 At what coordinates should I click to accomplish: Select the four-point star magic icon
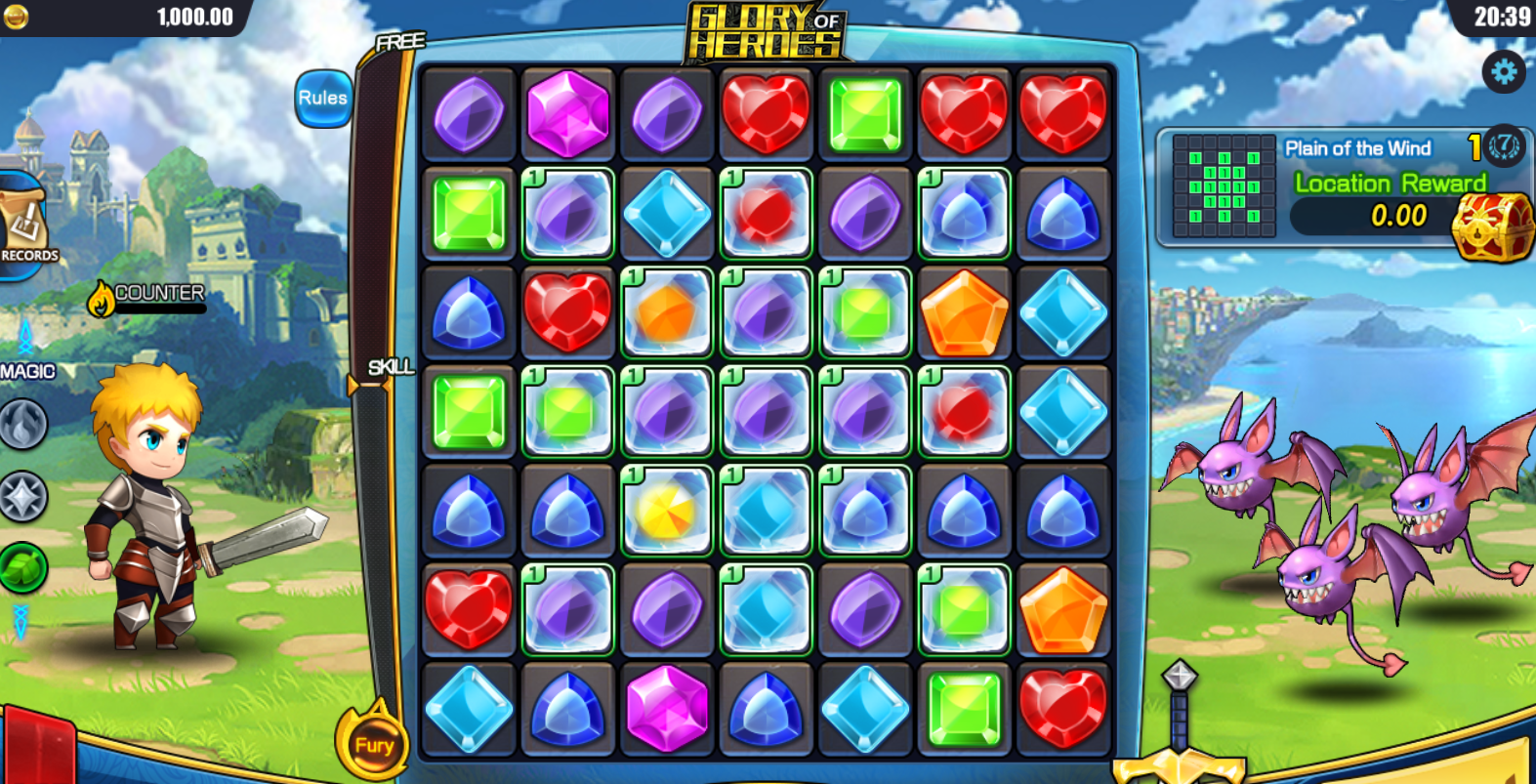pyautogui.click(x=23, y=497)
